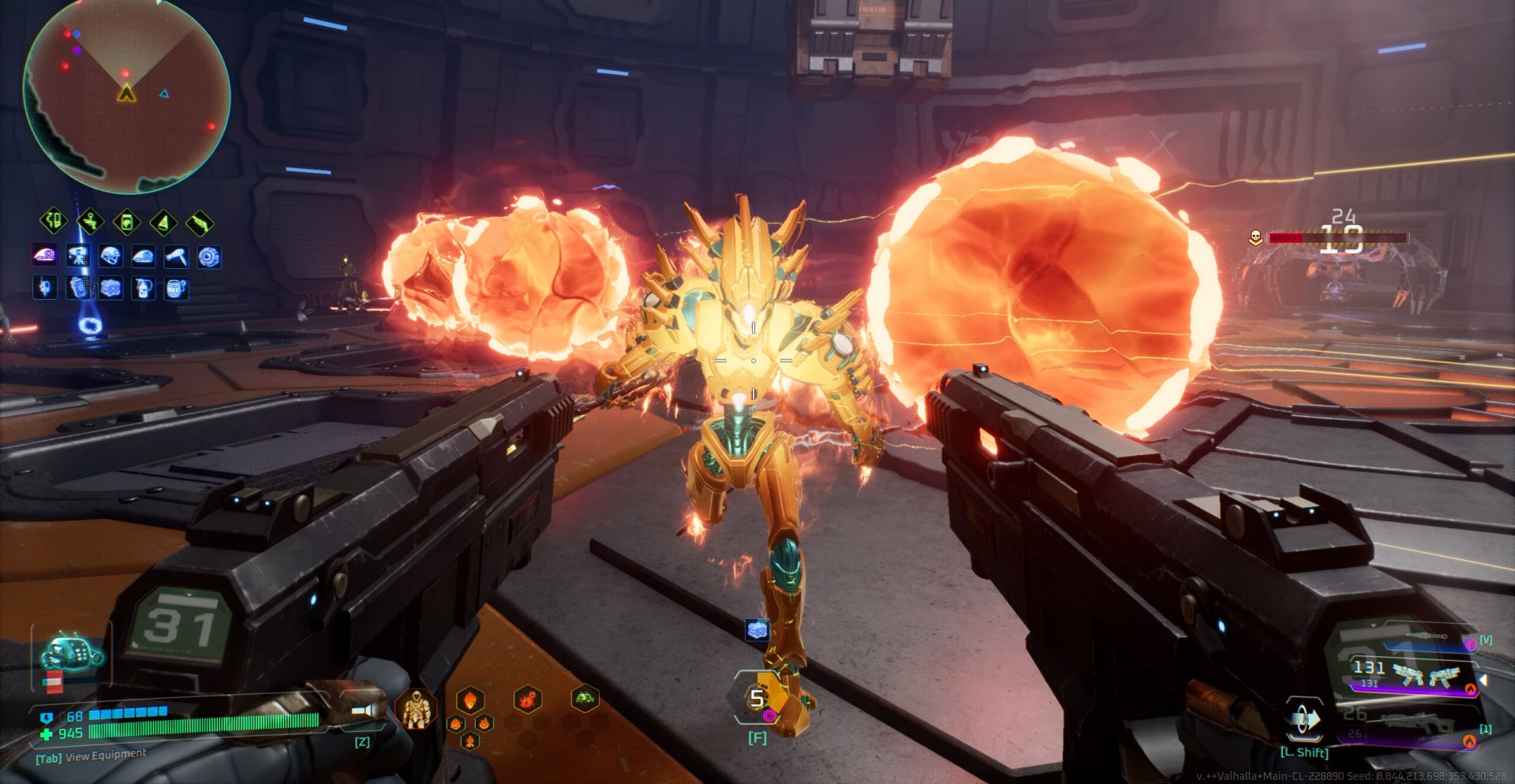
Task: Click the robot drone companion portrait
Action: [x=71, y=653]
